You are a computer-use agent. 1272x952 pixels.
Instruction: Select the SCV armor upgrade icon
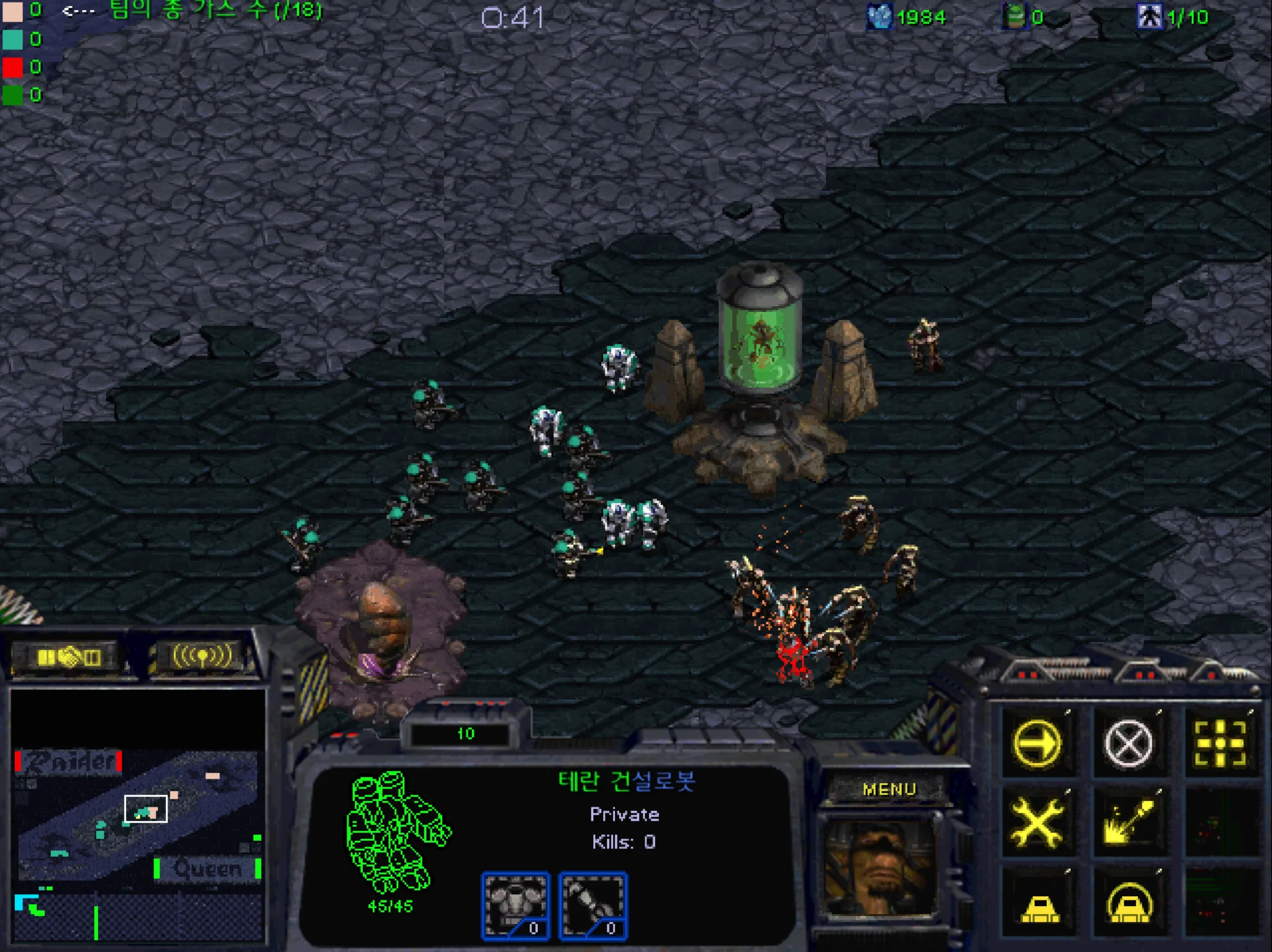coord(515,905)
